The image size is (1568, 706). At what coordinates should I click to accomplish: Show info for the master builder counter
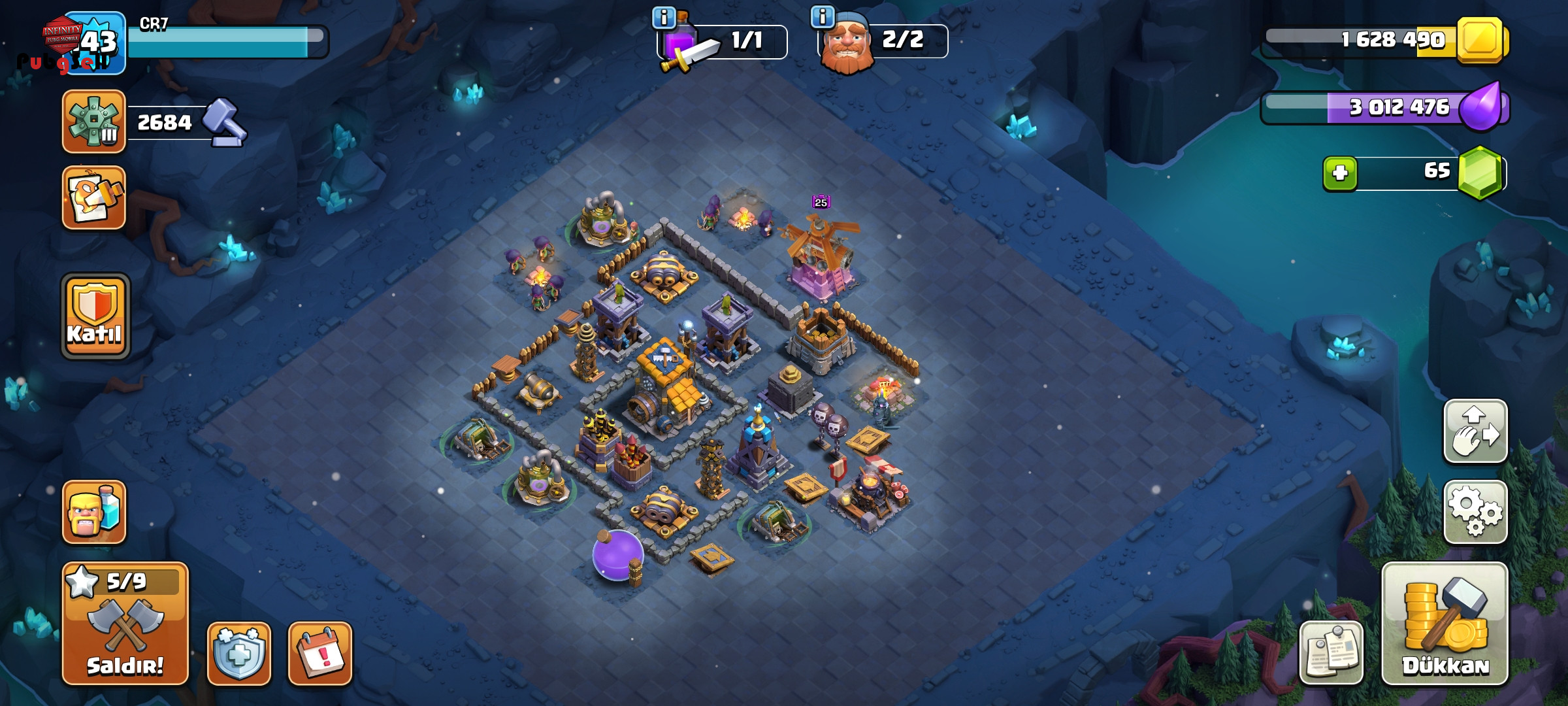[x=822, y=16]
